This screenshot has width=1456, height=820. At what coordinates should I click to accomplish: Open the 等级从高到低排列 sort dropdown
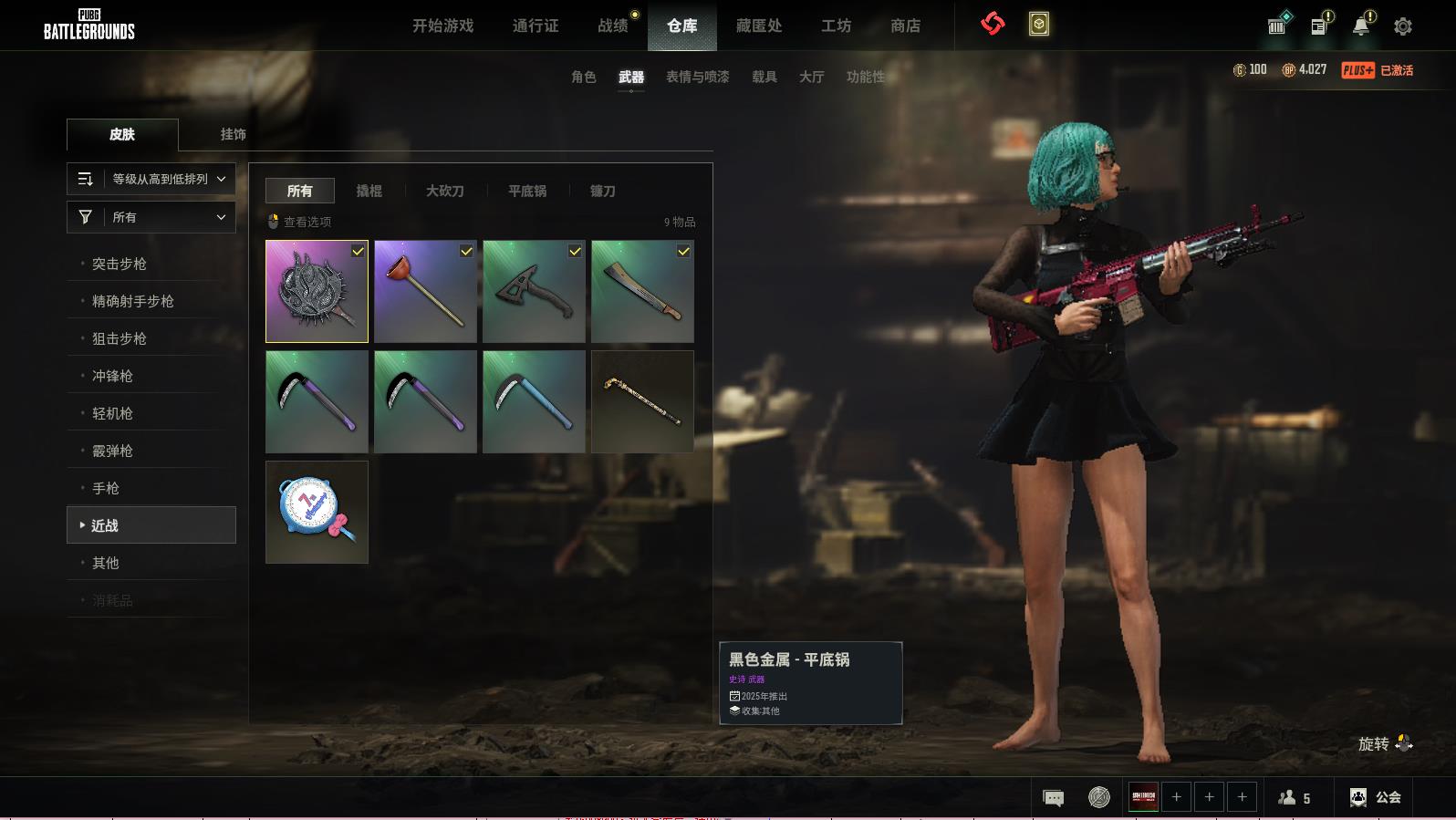[x=151, y=179]
